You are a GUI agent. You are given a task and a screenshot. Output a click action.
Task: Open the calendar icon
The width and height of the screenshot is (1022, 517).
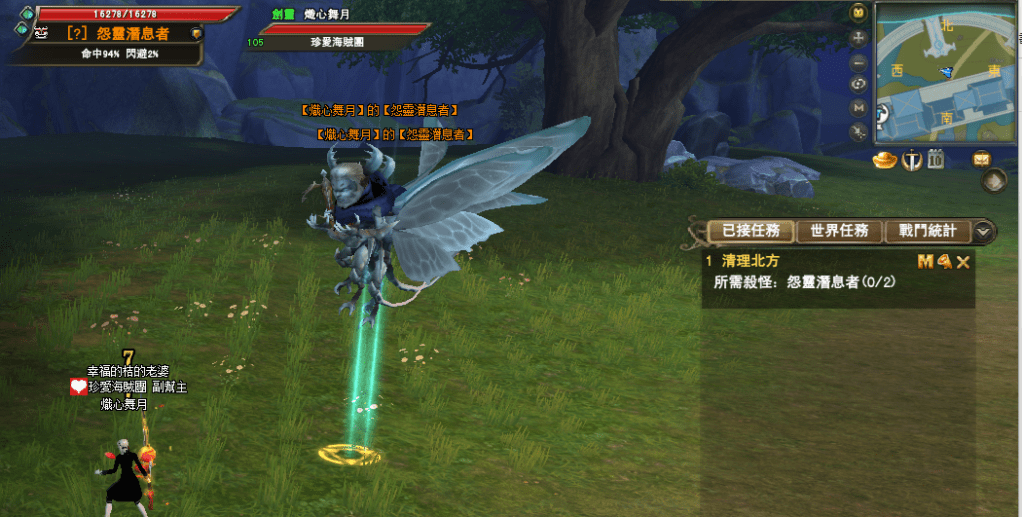[937, 159]
